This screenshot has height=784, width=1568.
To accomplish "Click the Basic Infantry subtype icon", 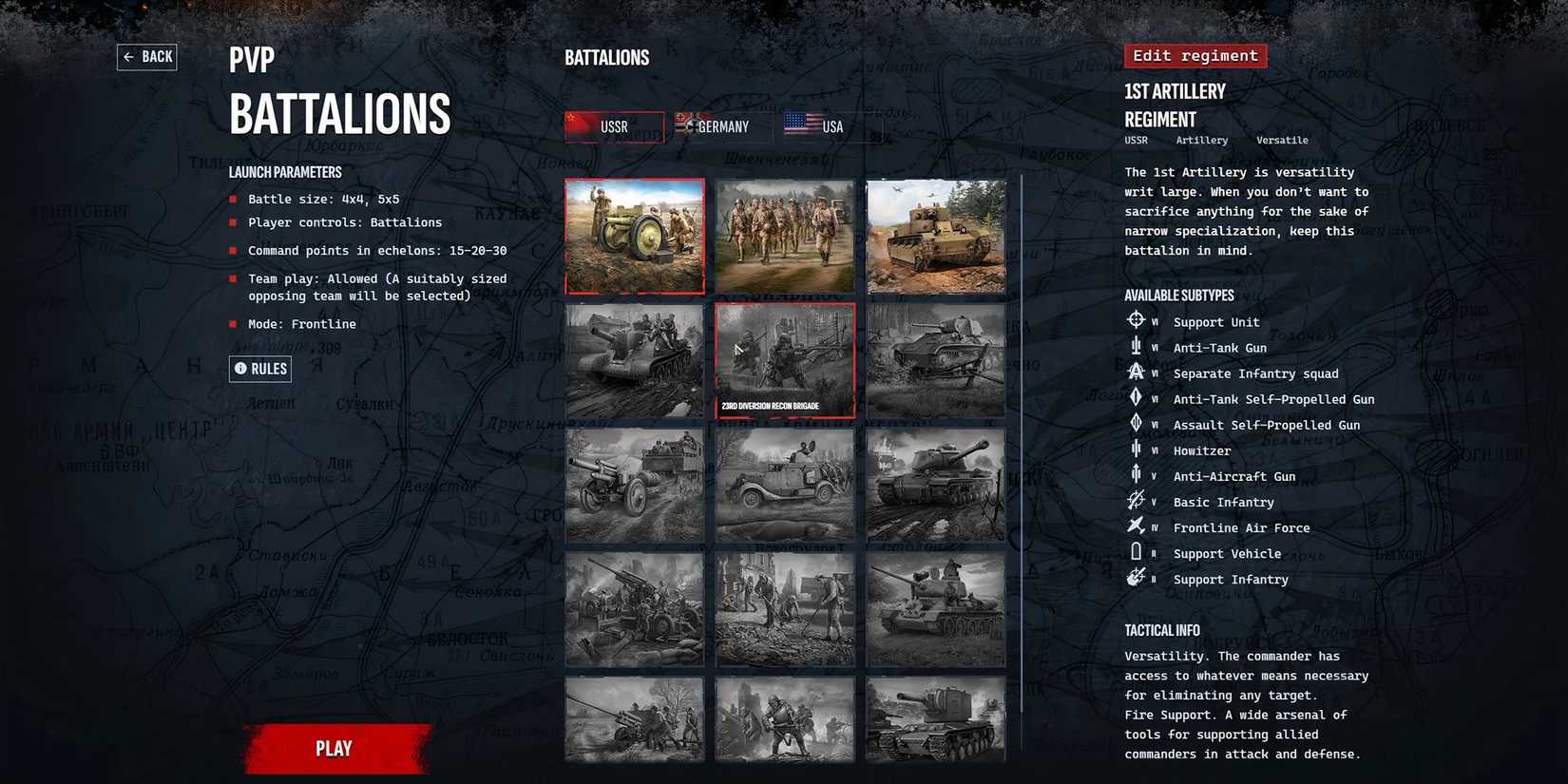I will click(x=1137, y=500).
